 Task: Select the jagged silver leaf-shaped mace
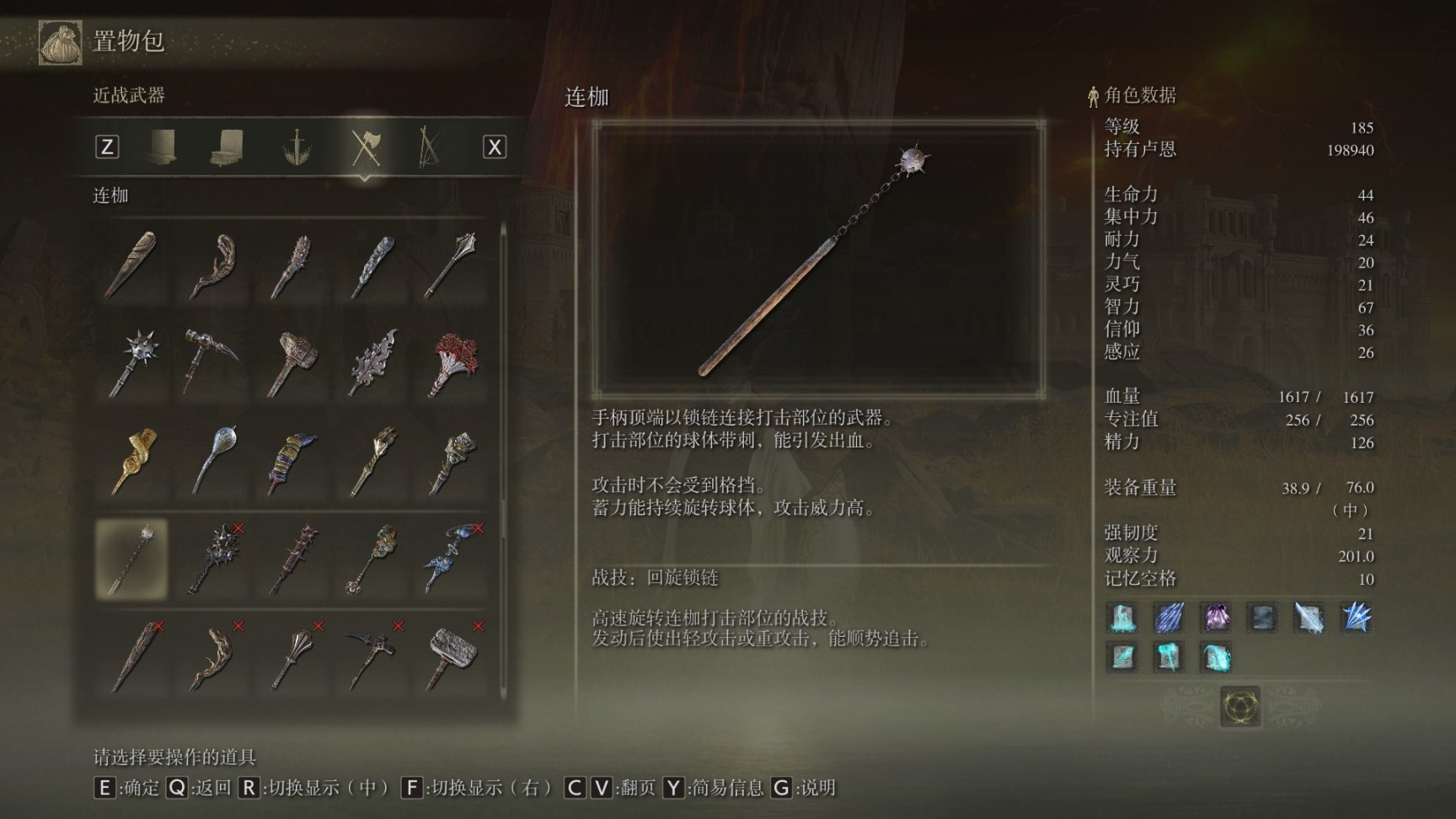click(373, 362)
